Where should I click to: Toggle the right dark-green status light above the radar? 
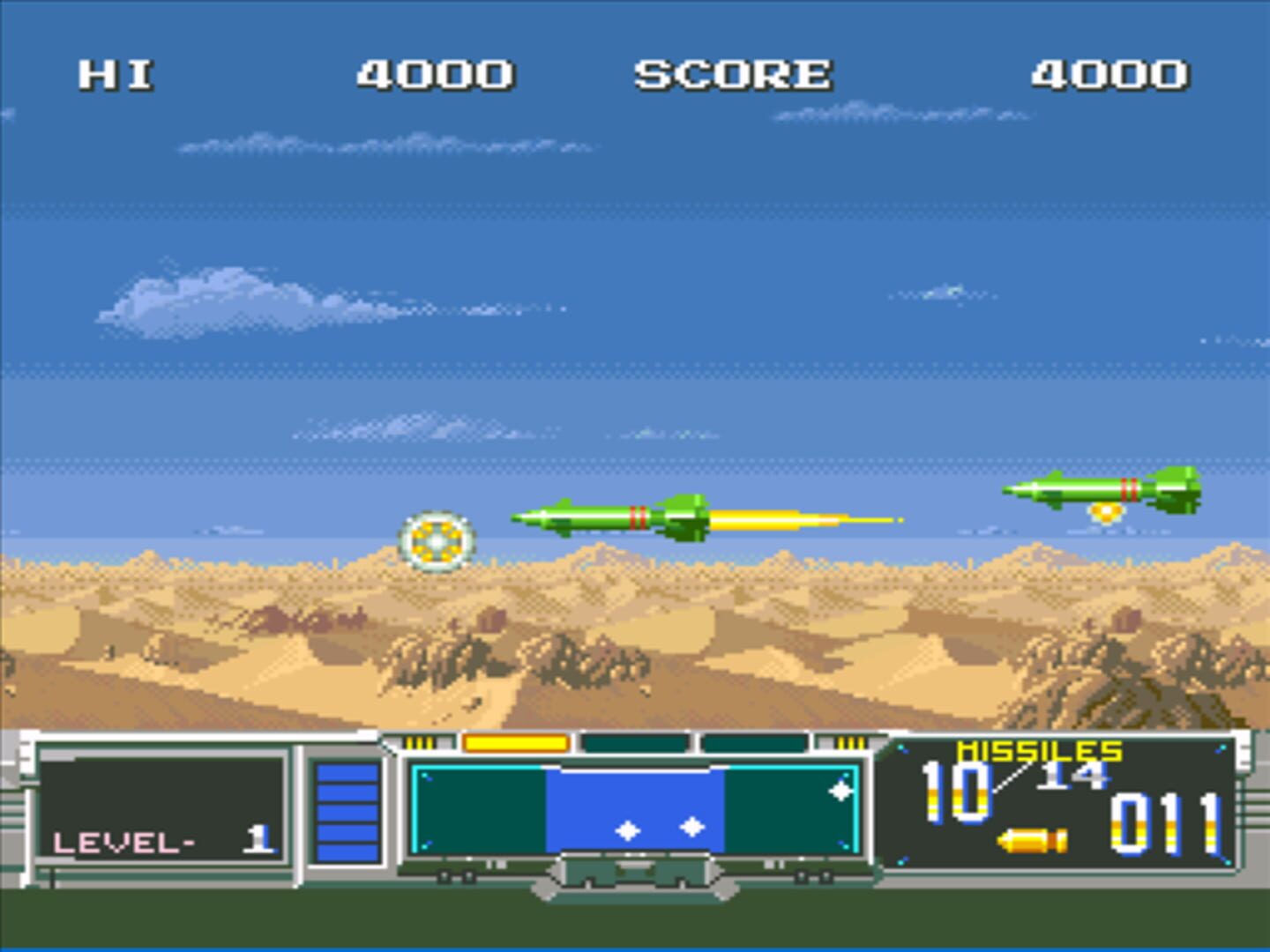(x=754, y=743)
